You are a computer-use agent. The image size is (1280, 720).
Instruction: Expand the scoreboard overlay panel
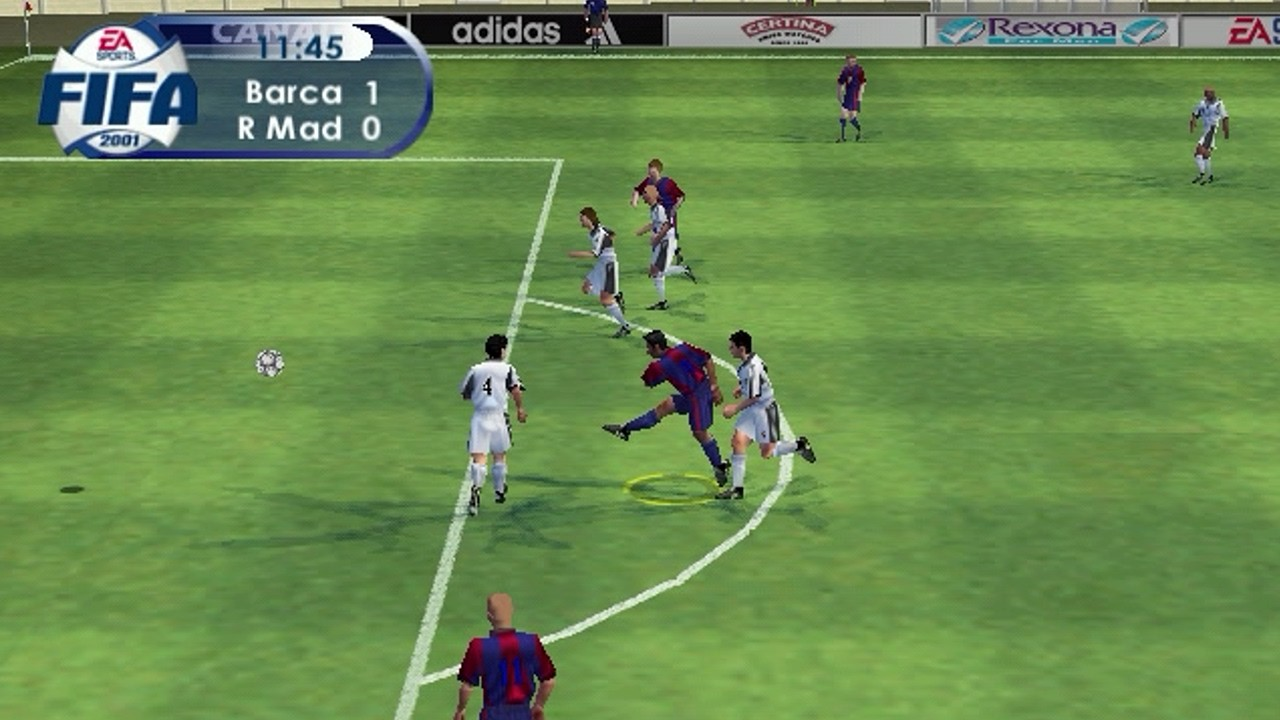(300, 85)
